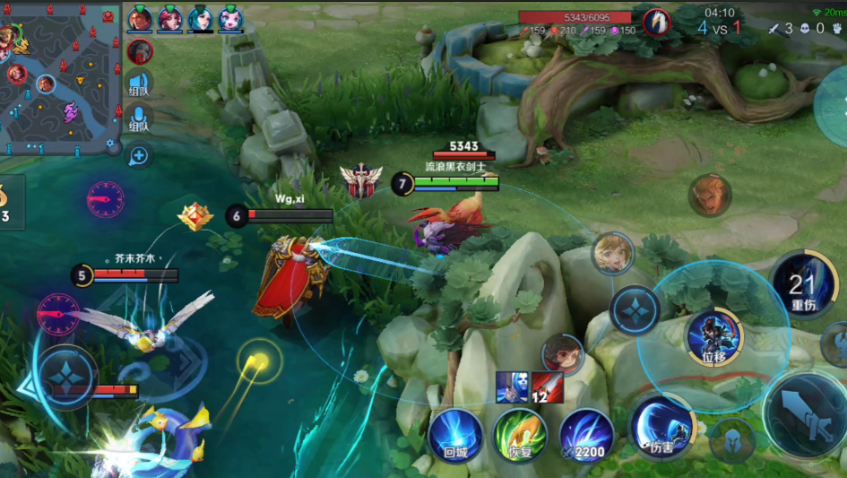Screen dimensions: 847x478
Task: Activate the 伤害 damage skill
Action: [x=664, y=423]
